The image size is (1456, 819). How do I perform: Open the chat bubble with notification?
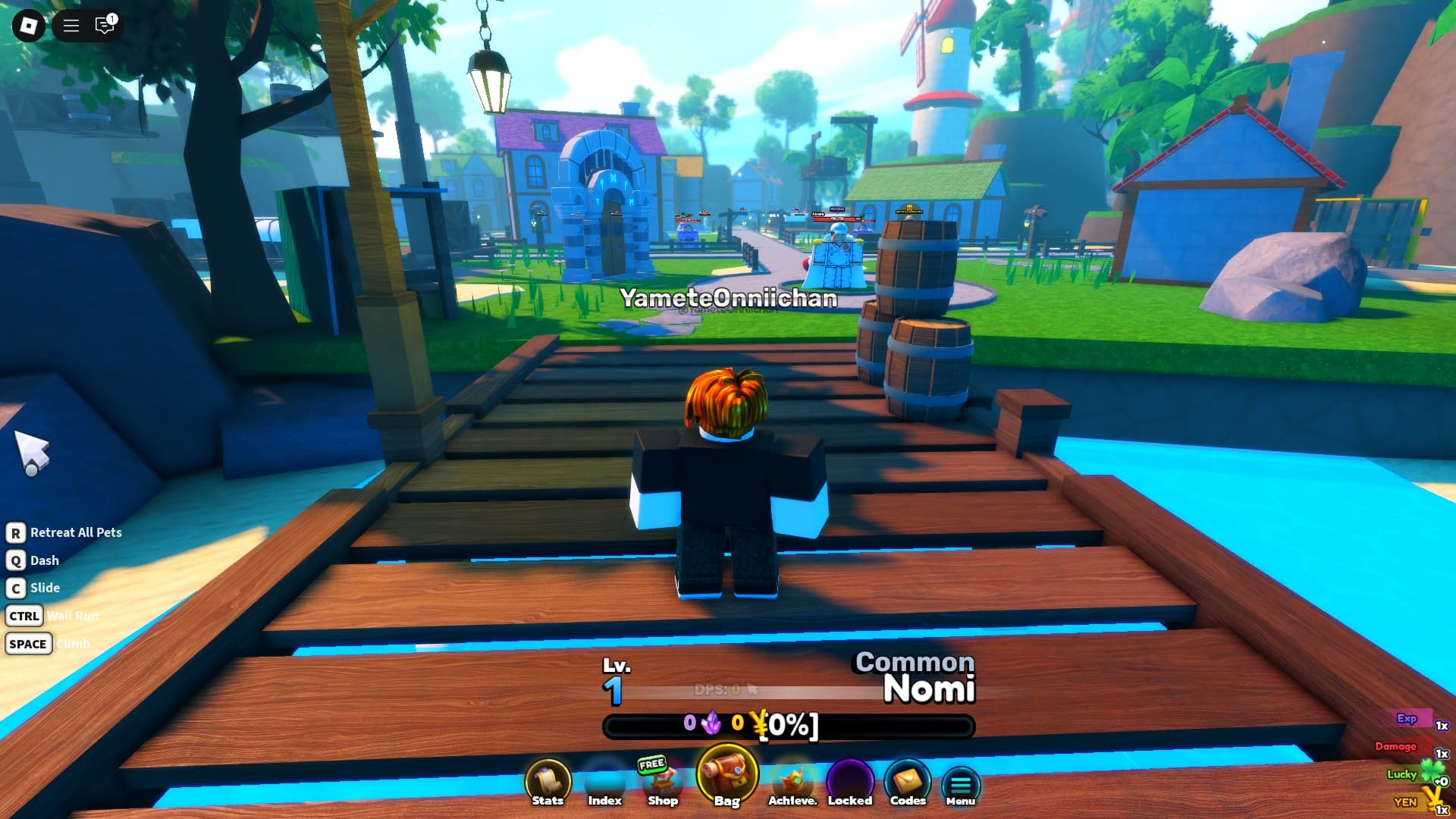(105, 26)
